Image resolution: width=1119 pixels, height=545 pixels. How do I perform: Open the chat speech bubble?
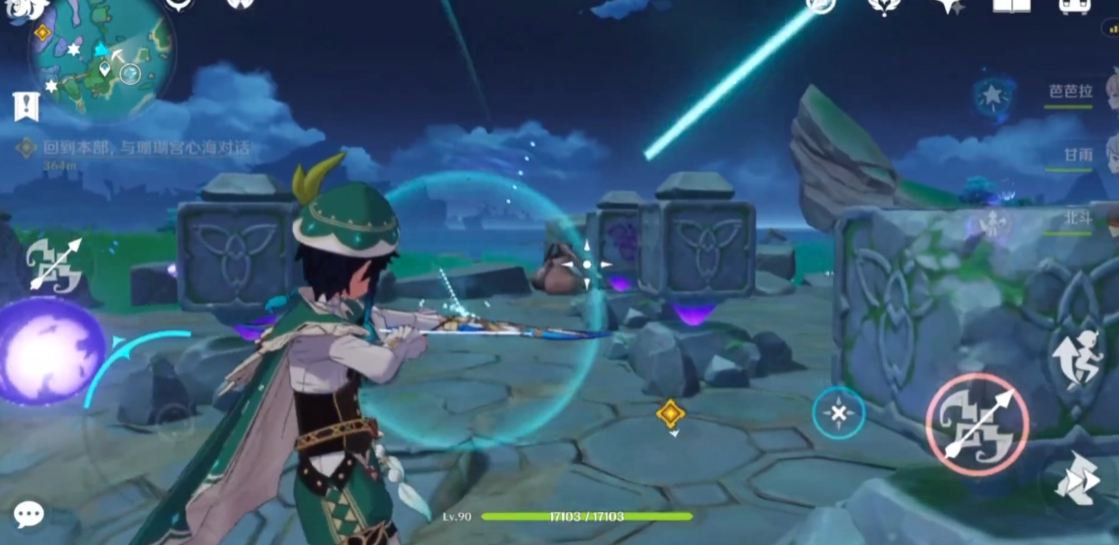tap(28, 514)
